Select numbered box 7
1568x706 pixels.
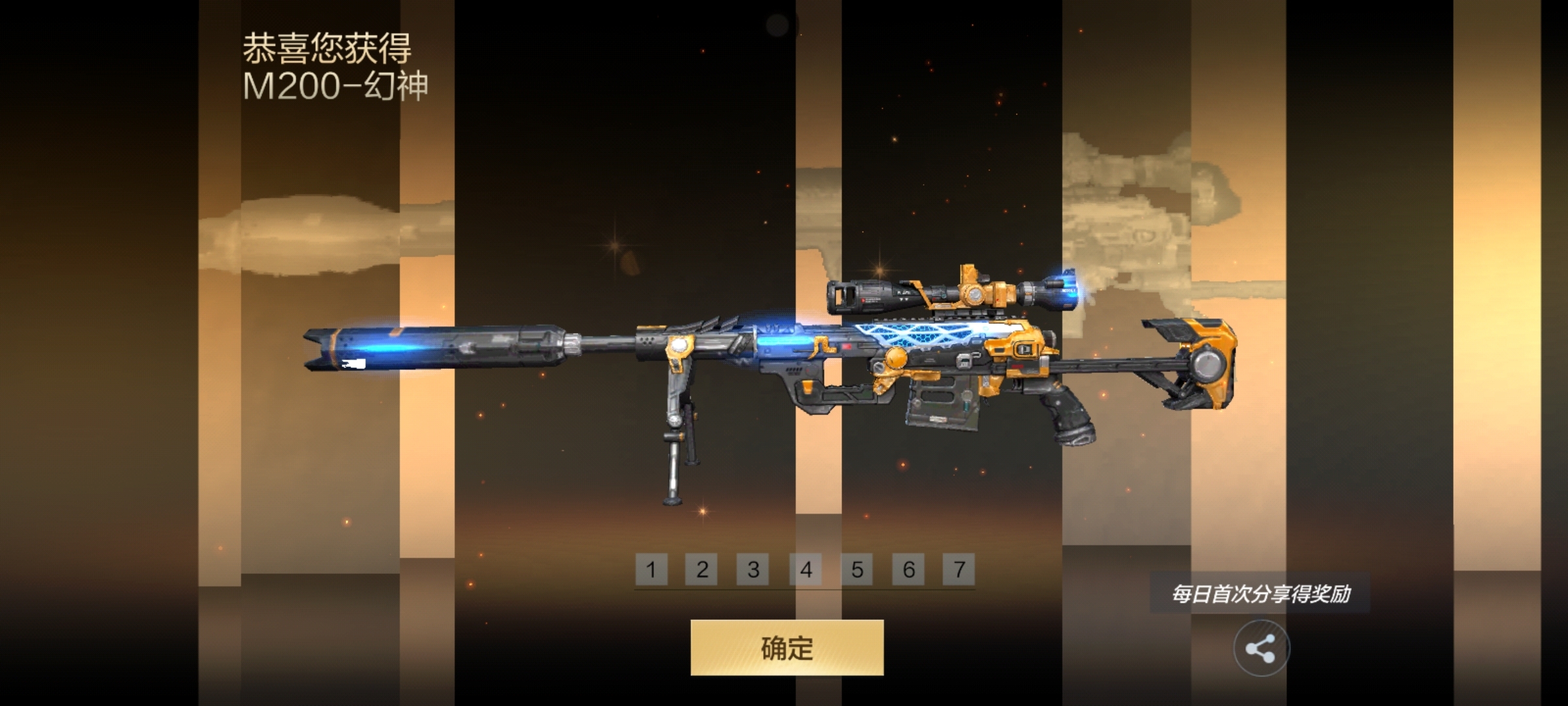click(959, 569)
